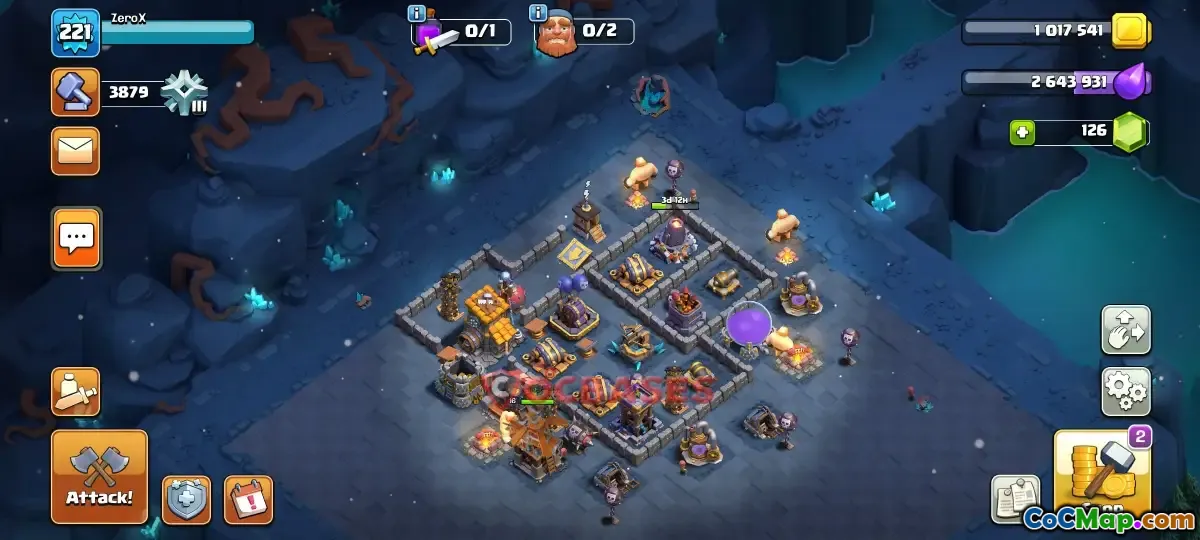Enter layout edit mode via hand-arrows button
This screenshot has height=540, width=1200.
coord(1126,330)
